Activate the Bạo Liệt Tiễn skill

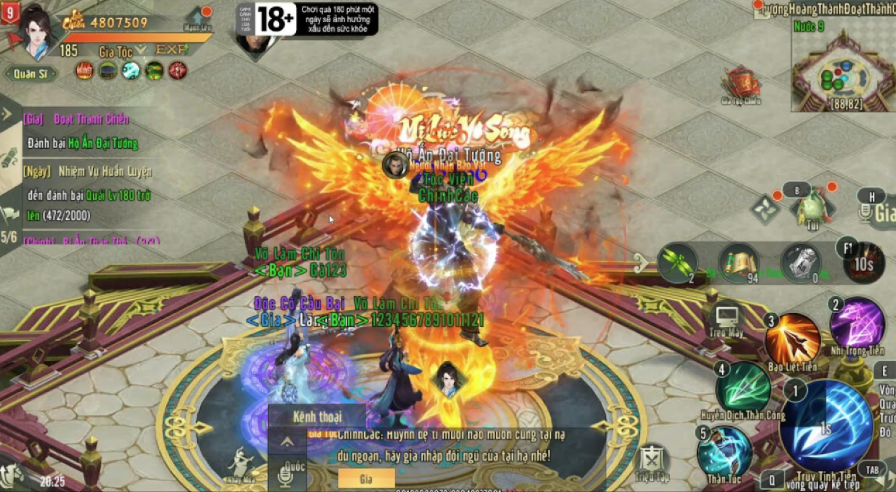pos(792,338)
